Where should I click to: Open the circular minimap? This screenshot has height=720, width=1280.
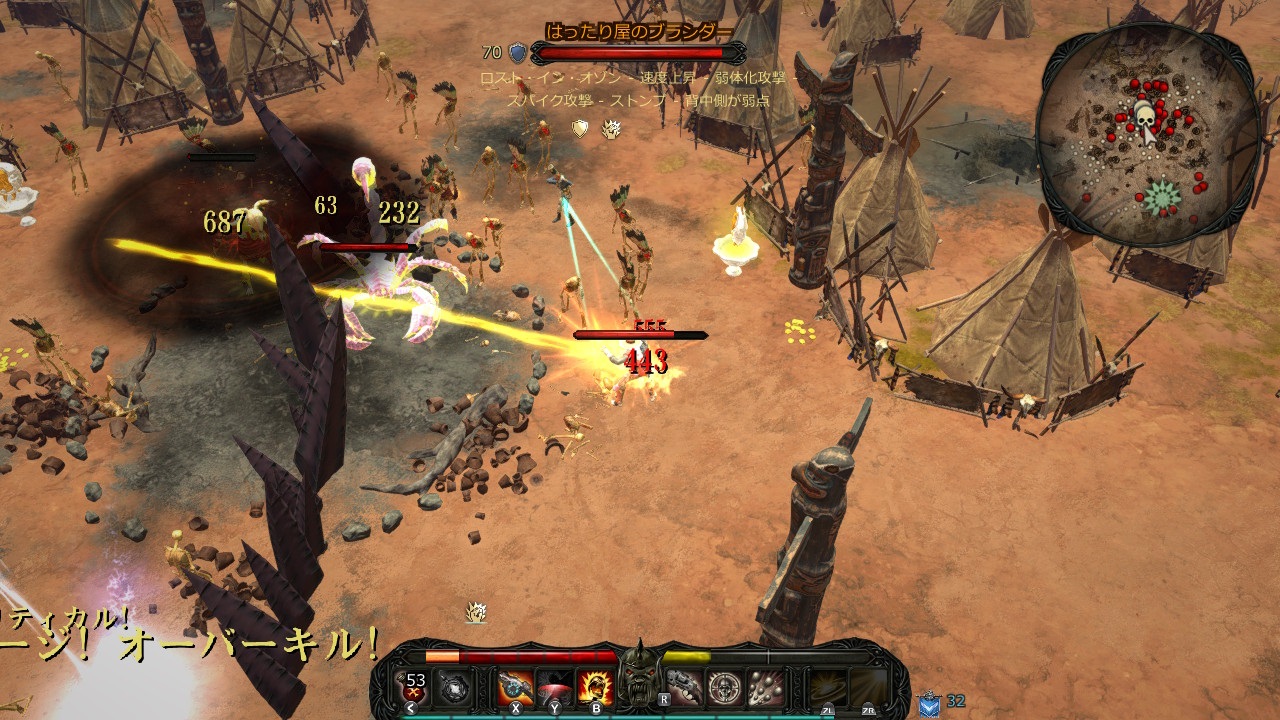coord(1147,137)
